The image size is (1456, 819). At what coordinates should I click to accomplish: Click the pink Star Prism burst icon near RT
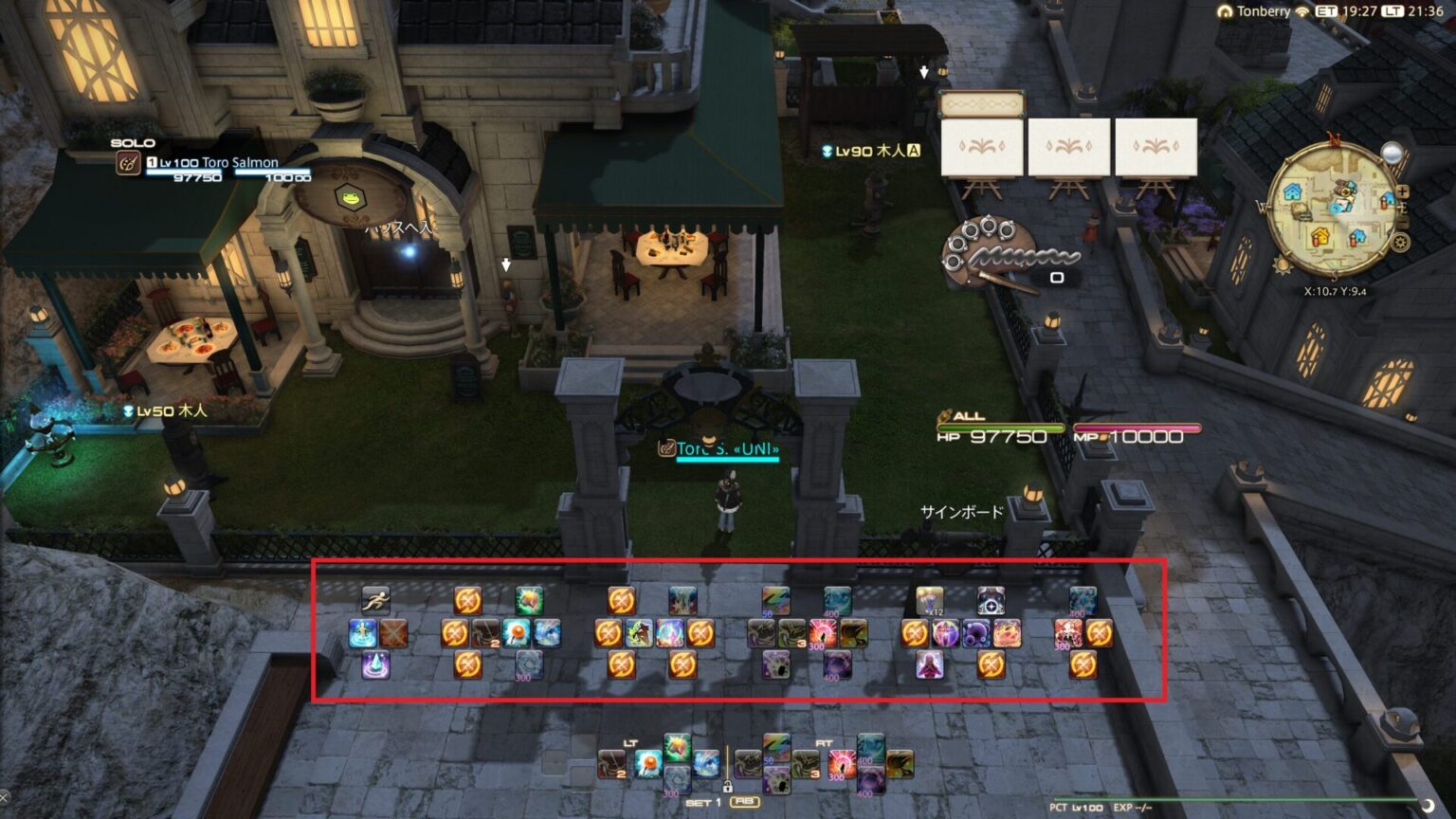[x=842, y=762]
